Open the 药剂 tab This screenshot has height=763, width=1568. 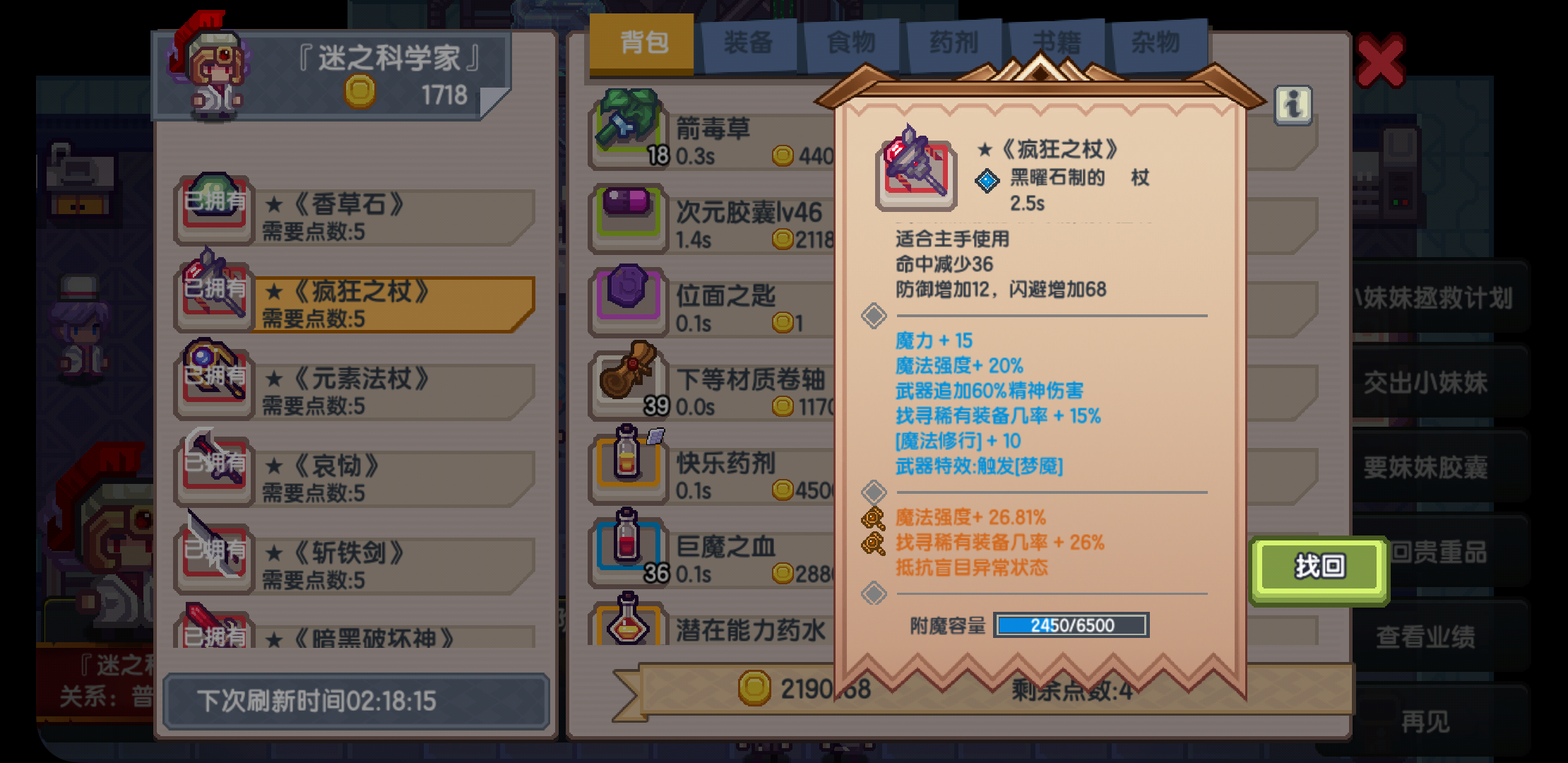(953, 41)
